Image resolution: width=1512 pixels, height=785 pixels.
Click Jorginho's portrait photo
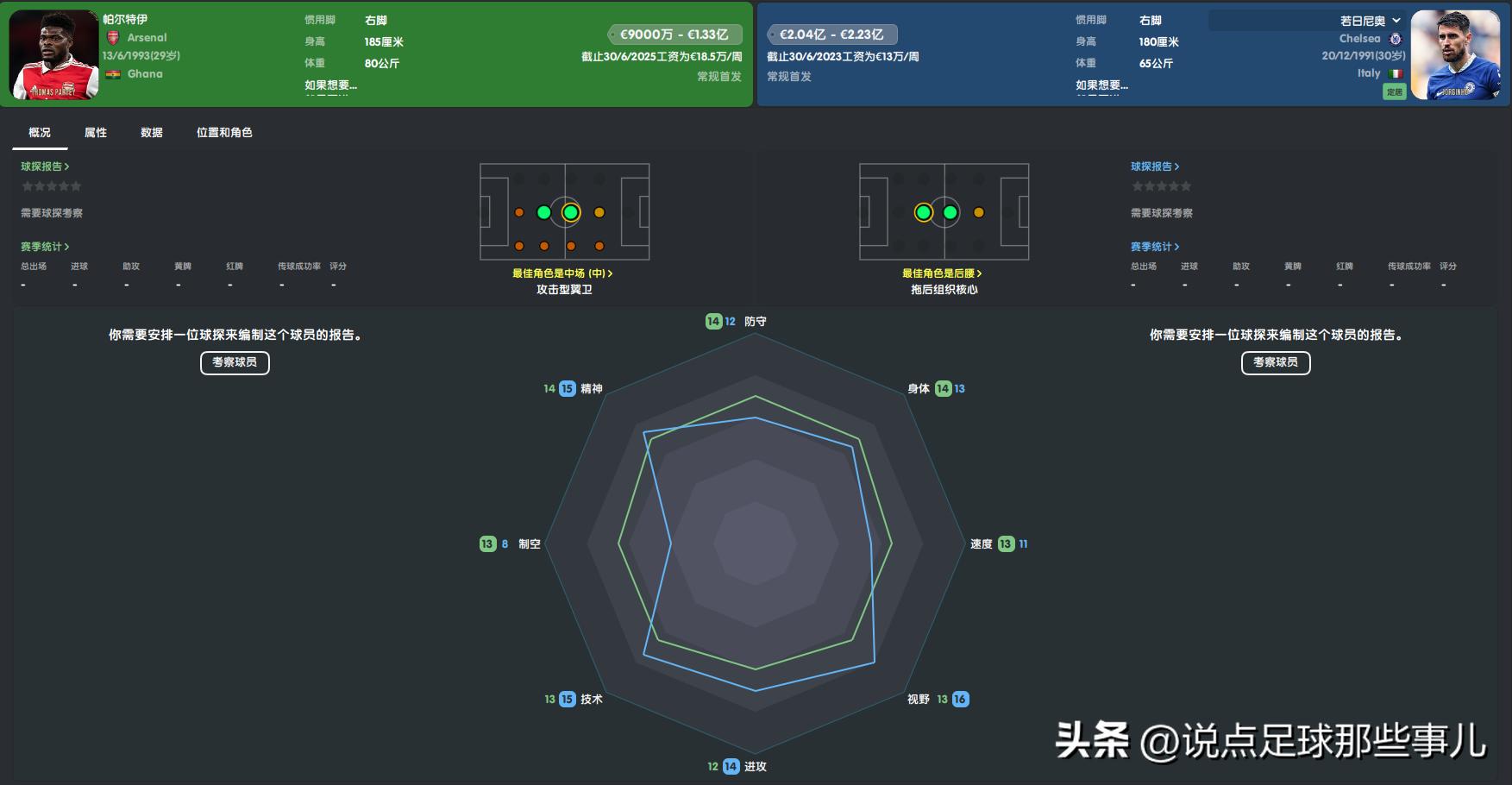coord(1456,55)
